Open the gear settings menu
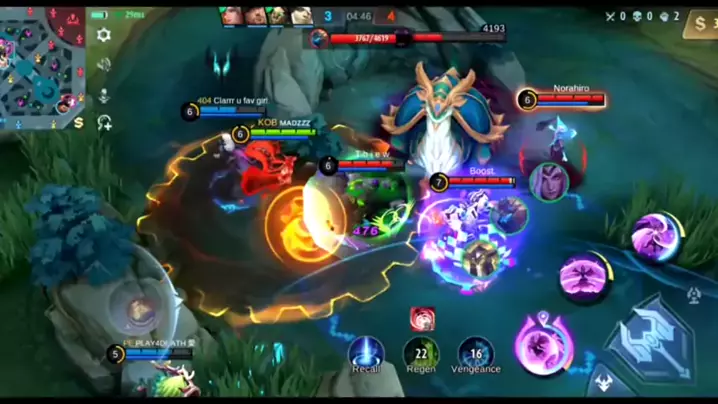 [103, 34]
